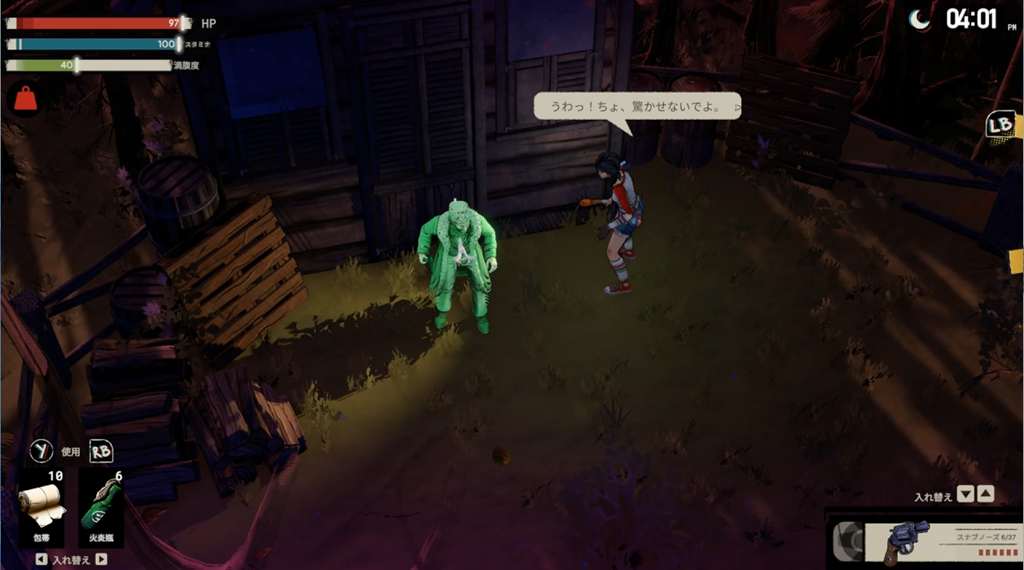
Task: Open the red weight bag icon
Action: [x=24, y=98]
